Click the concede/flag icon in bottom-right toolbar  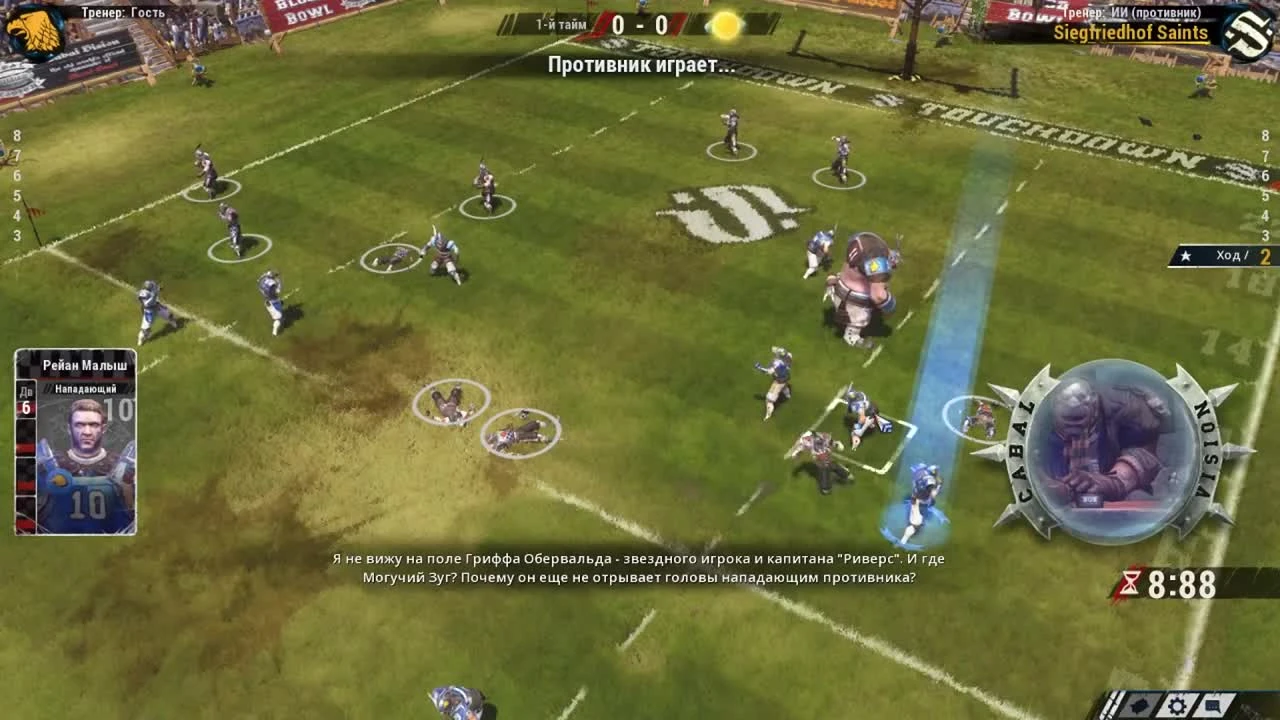click(x=1140, y=704)
